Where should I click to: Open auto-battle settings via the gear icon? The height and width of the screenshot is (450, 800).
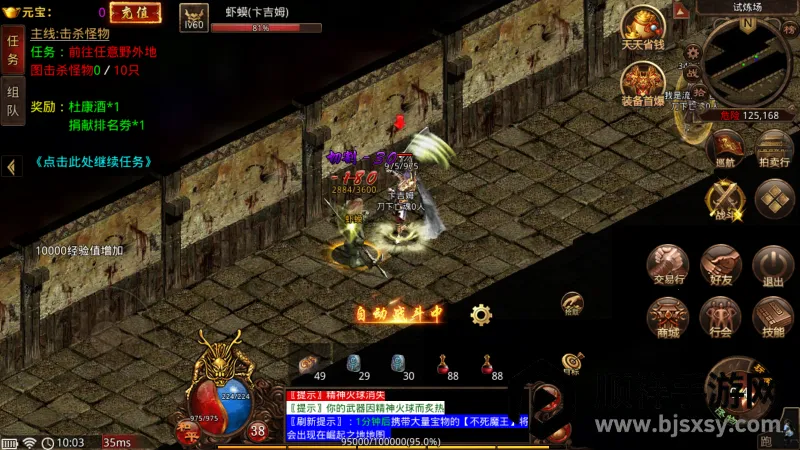481,315
